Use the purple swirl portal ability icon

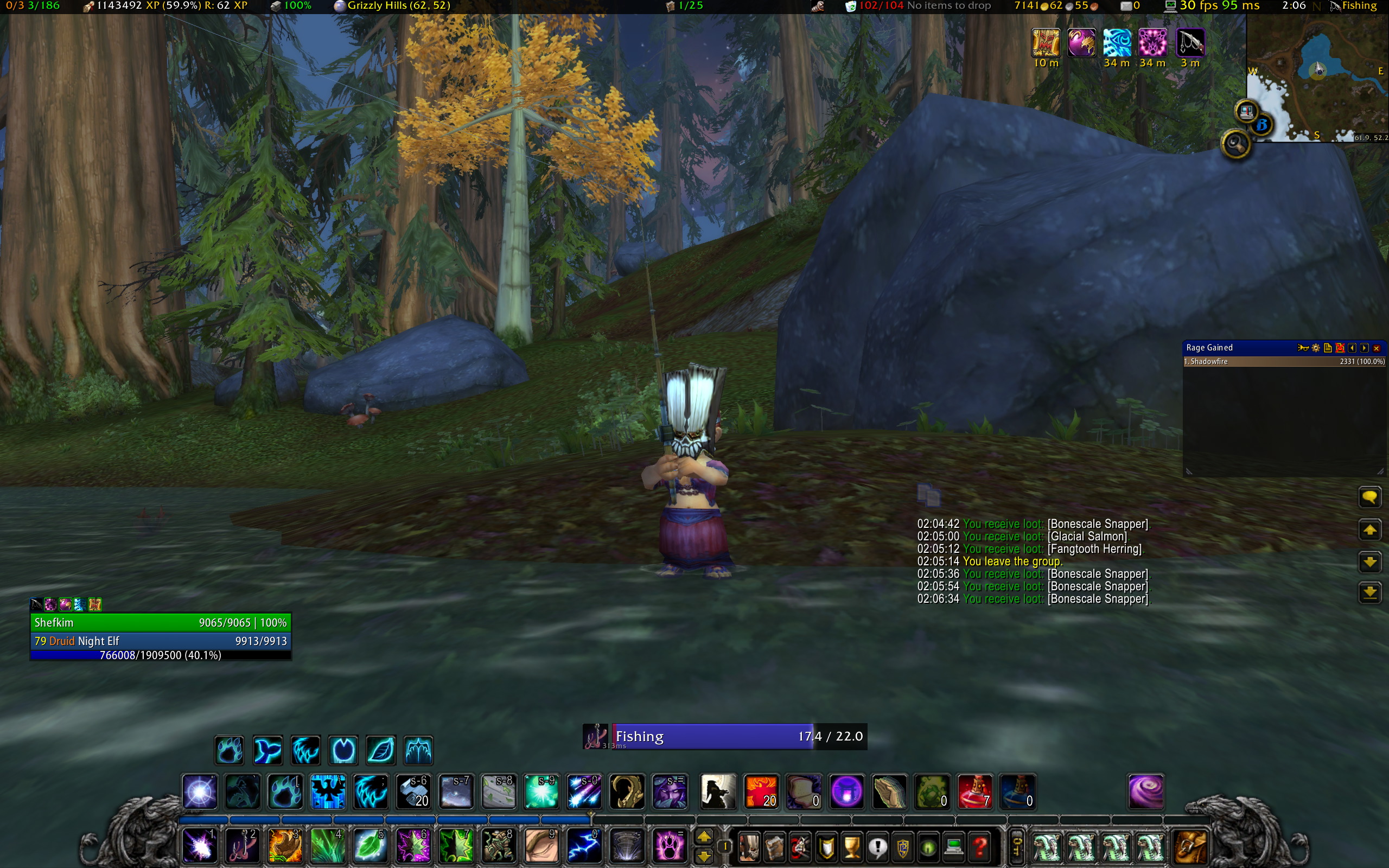pyautogui.click(x=1145, y=792)
